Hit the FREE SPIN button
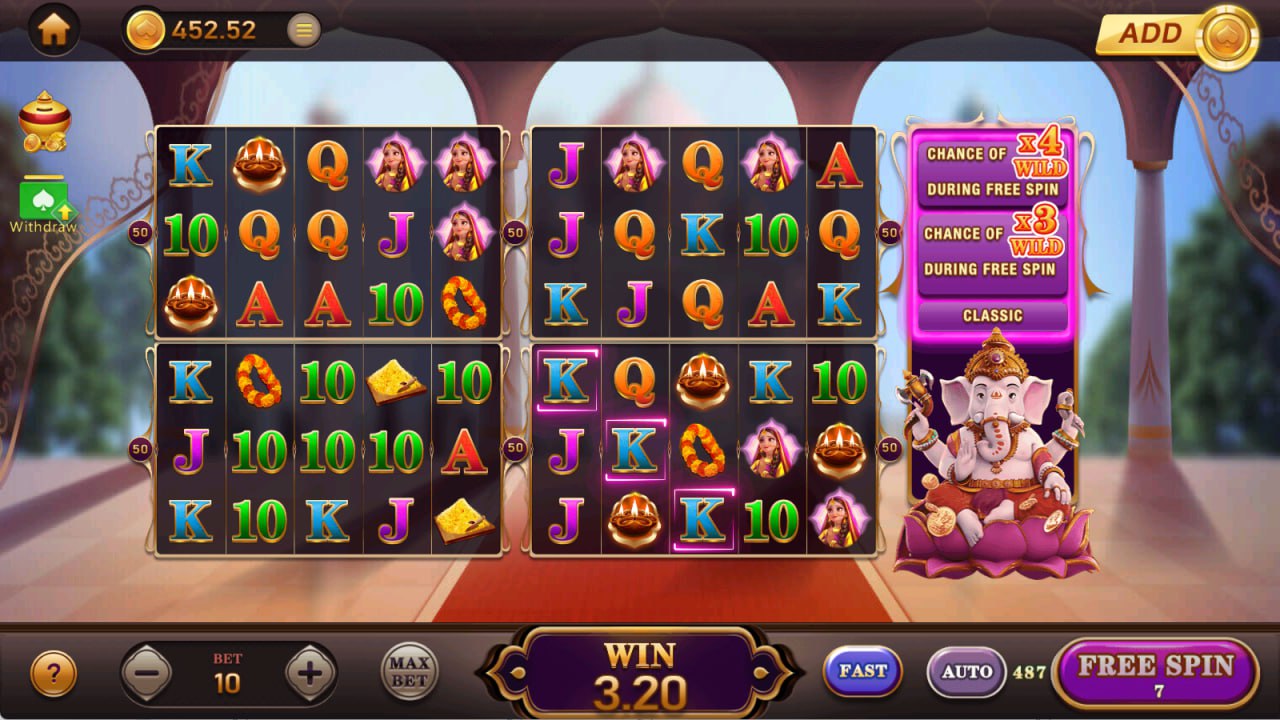1280x720 pixels. click(1156, 673)
